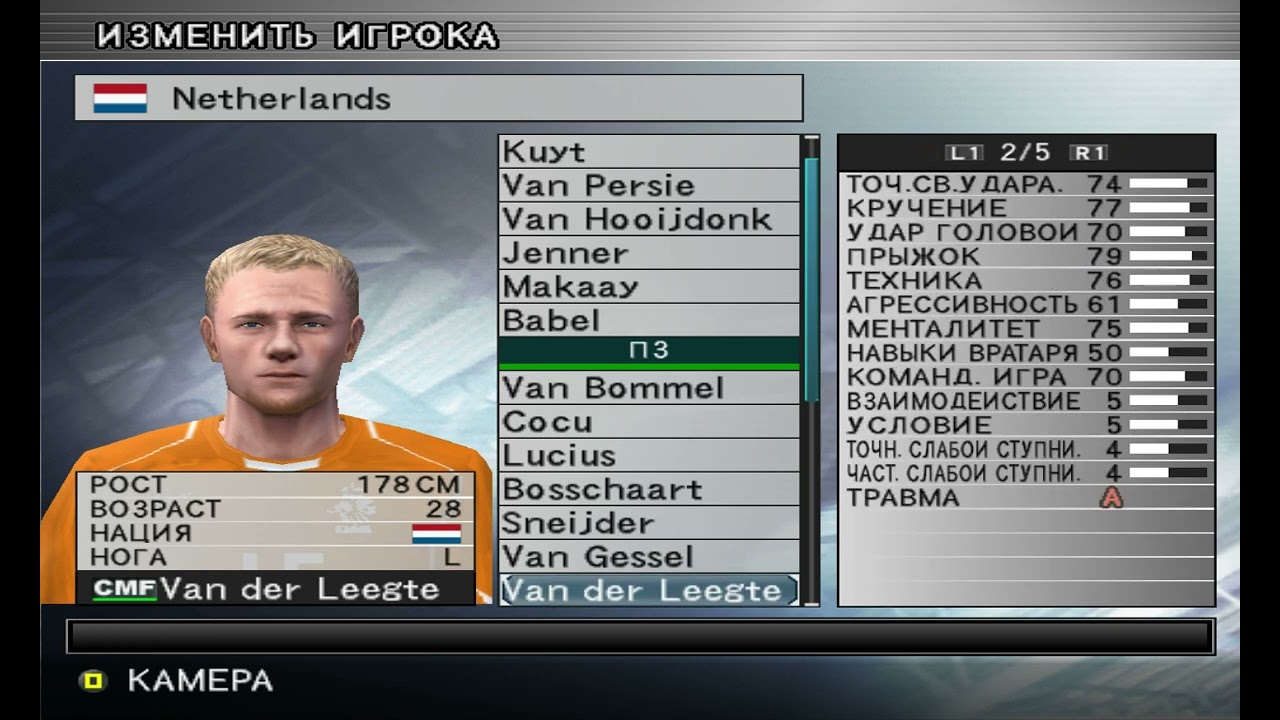The height and width of the screenshot is (720, 1280).
Task: Choose Van Gessel from the roster
Action: point(648,557)
